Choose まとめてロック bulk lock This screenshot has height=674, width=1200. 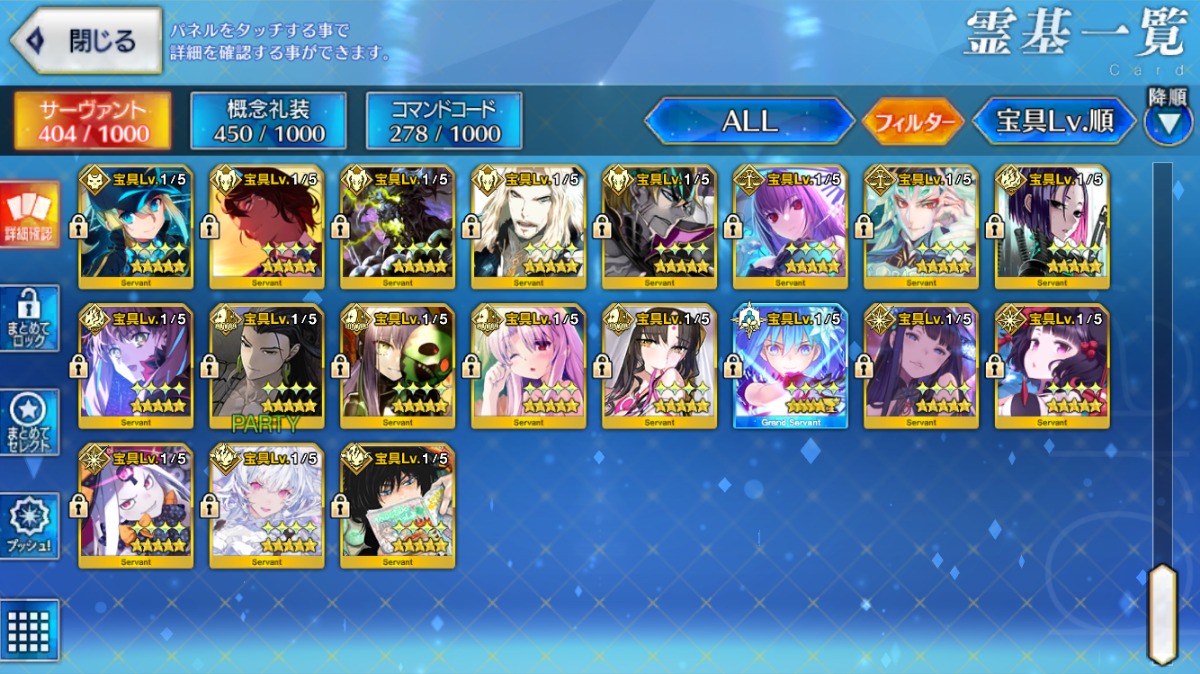(30, 319)
